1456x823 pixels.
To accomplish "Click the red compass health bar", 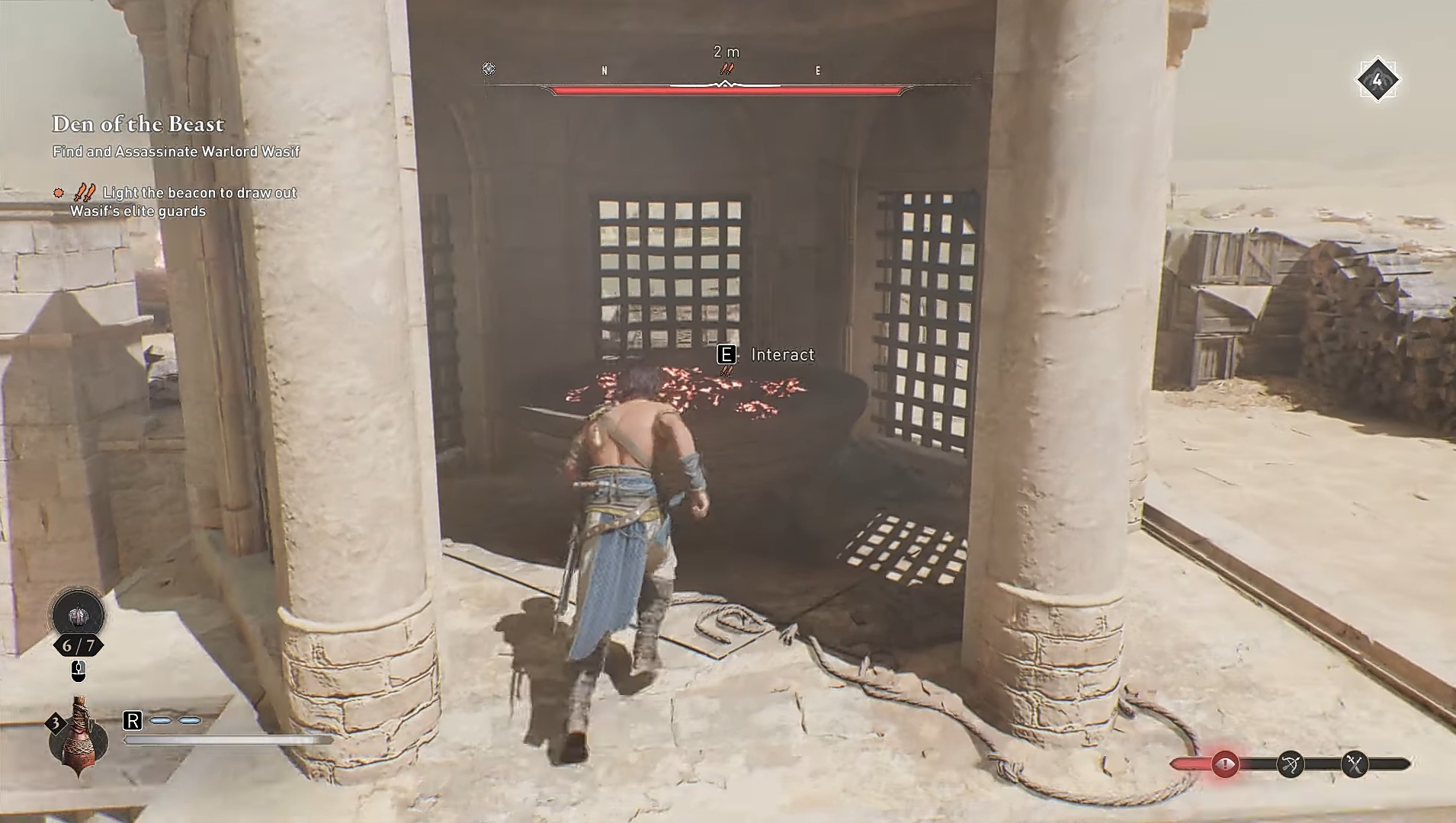I will pos(724,90).
